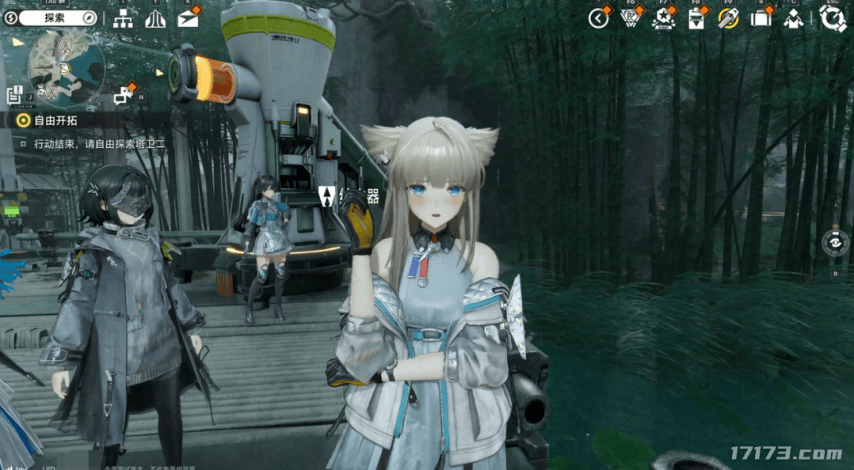Image resolution: width=854 pixels, height=470 pixels.
Task: Open the star and crossbones event icon
Action: pos(662,18)
